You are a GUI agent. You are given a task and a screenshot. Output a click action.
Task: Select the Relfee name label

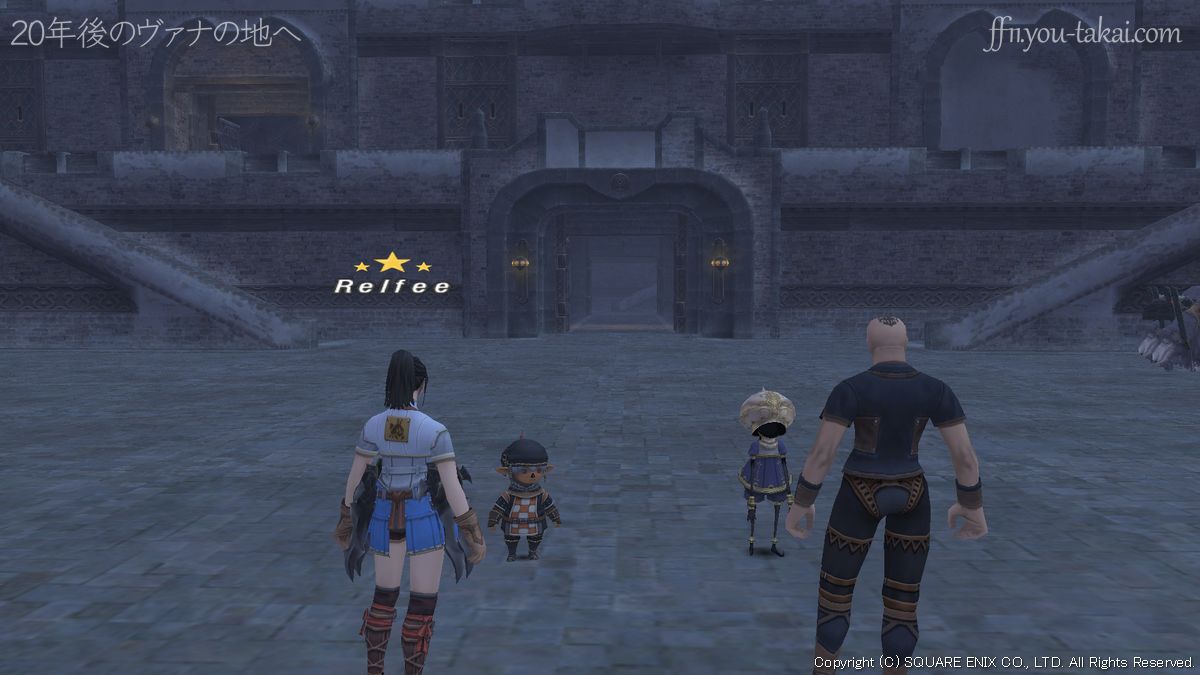392,287
